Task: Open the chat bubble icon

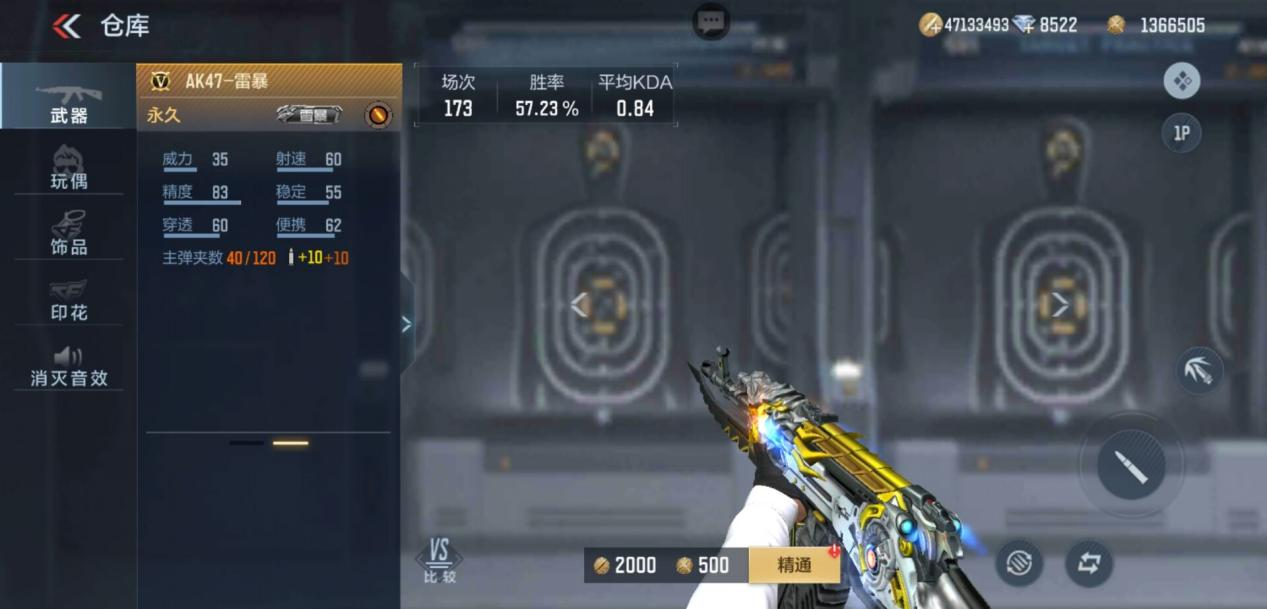Action: tap(711, 21)
